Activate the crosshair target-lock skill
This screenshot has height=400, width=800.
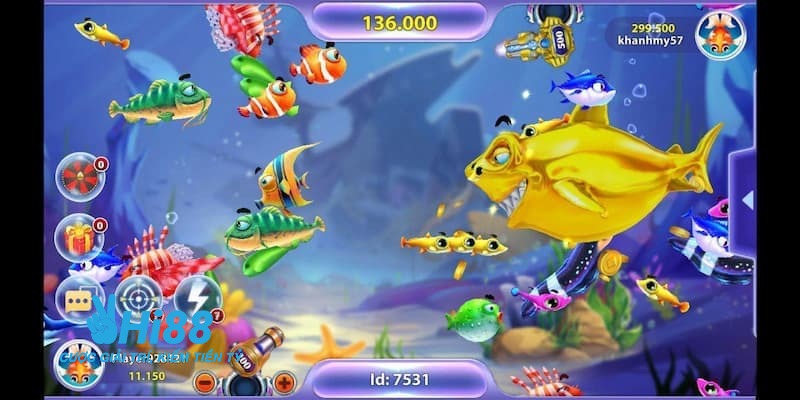click(x=138, y=296)
